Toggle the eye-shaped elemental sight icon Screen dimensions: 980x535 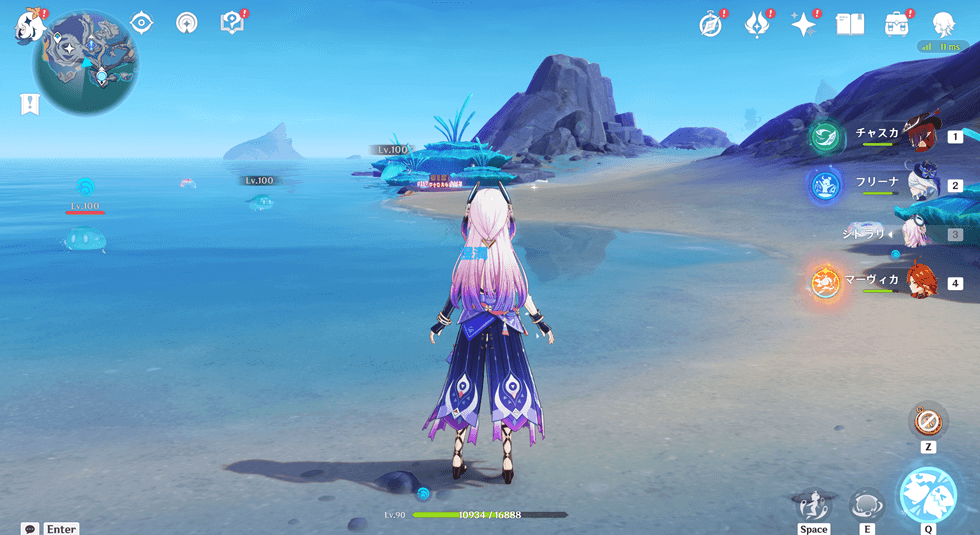[141, 23]
